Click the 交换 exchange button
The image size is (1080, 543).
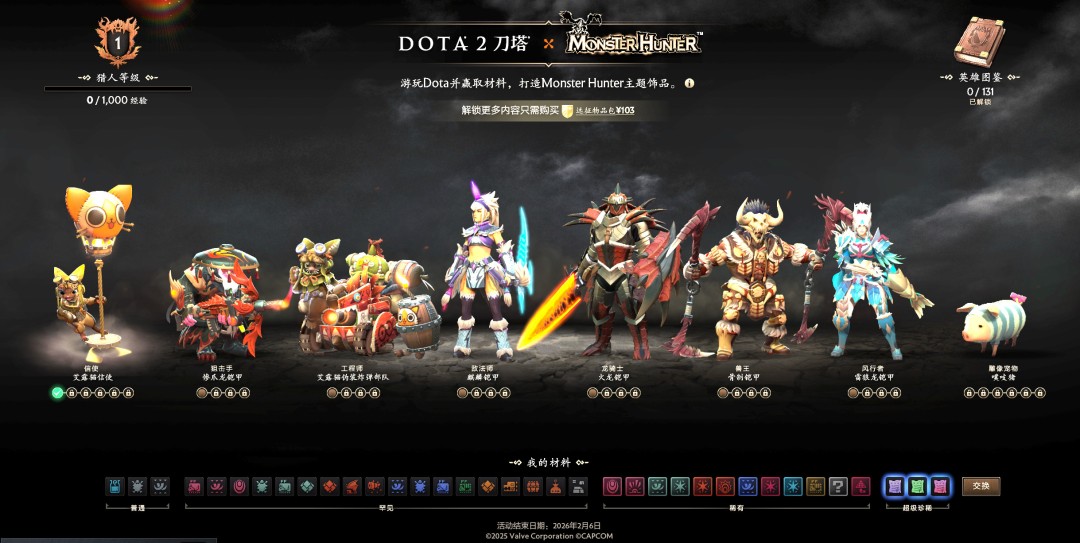981,486
